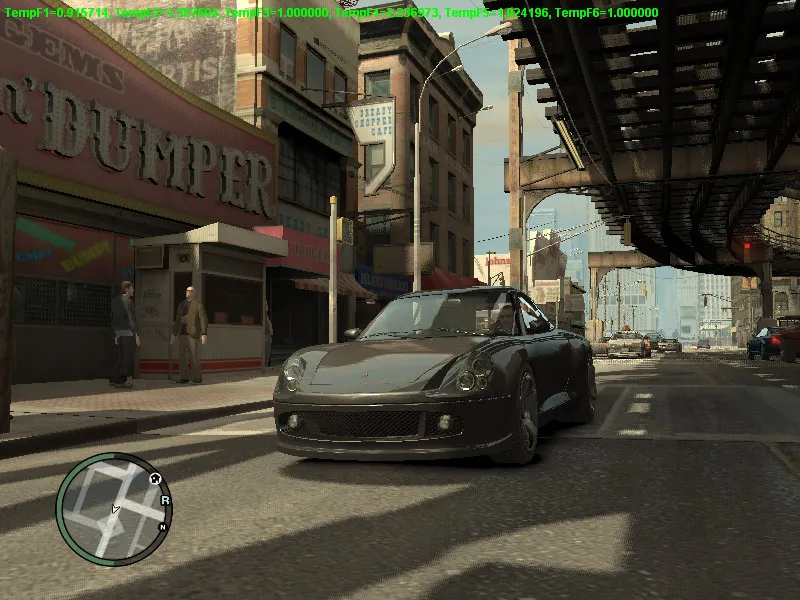
Task: Select the letter R blip on the radar
Action: (165, 499)
